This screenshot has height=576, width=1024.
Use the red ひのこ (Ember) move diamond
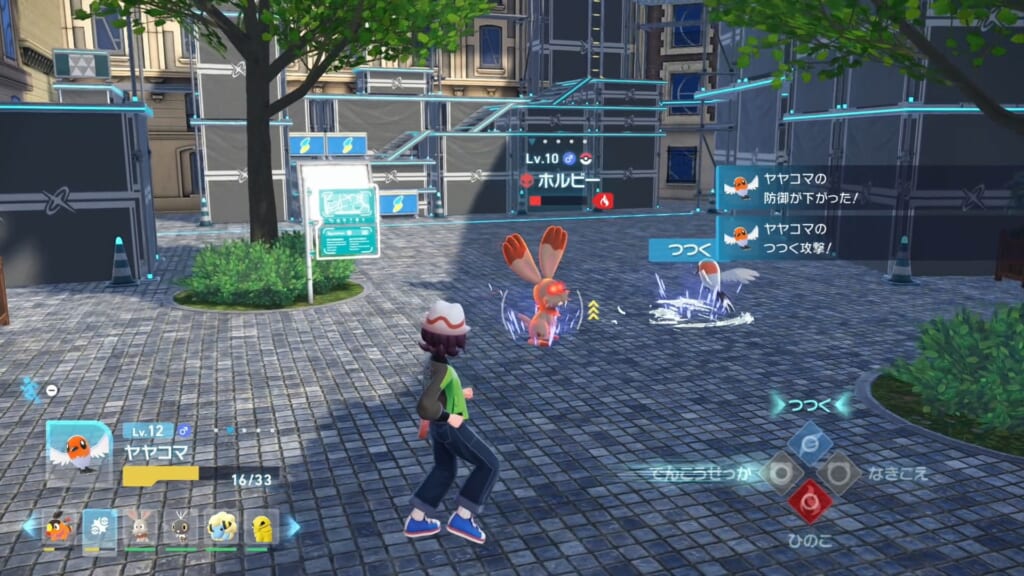(810, 500)
